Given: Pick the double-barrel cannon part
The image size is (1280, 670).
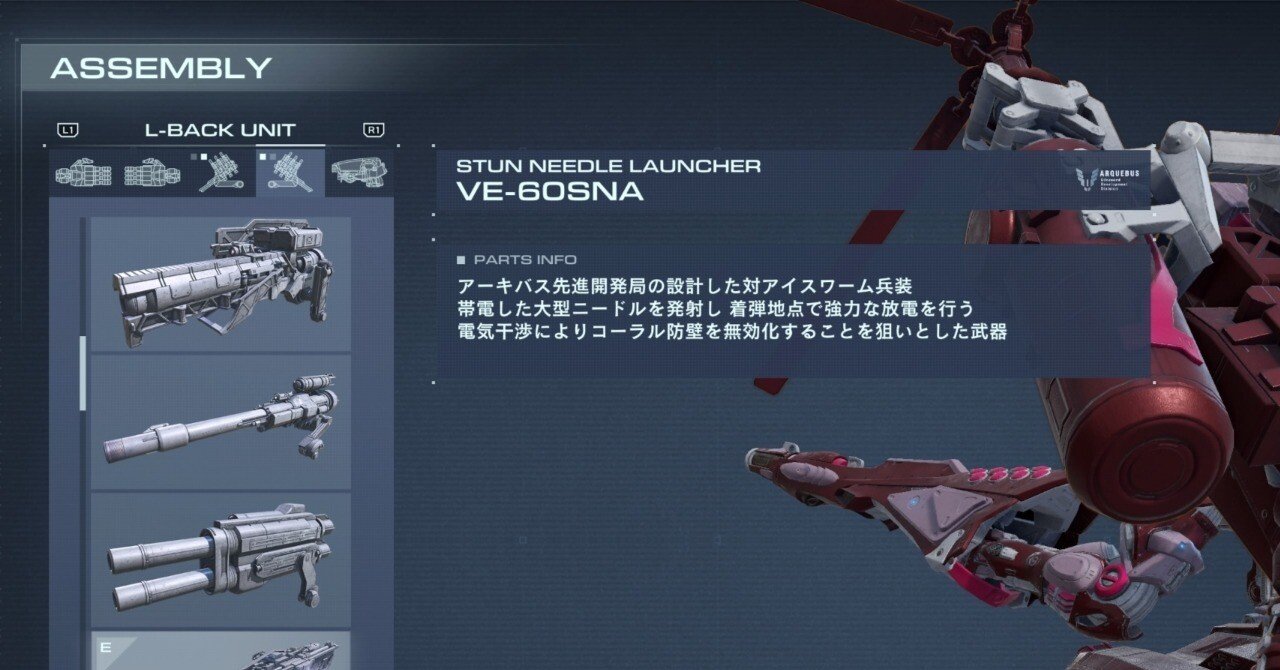Looking at the screenshot, I should [x=221, y=560].
